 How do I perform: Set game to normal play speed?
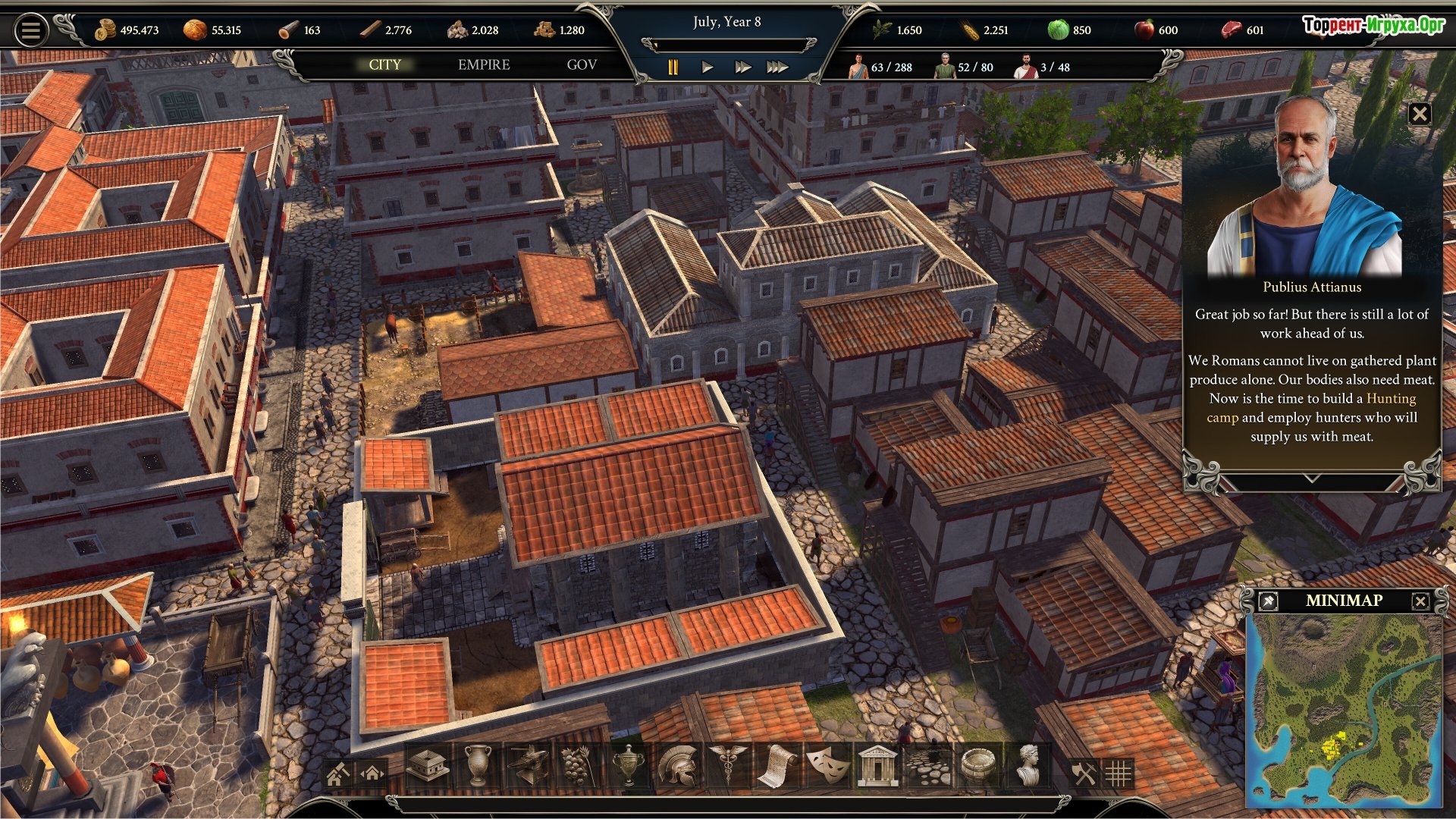point(707,67)
